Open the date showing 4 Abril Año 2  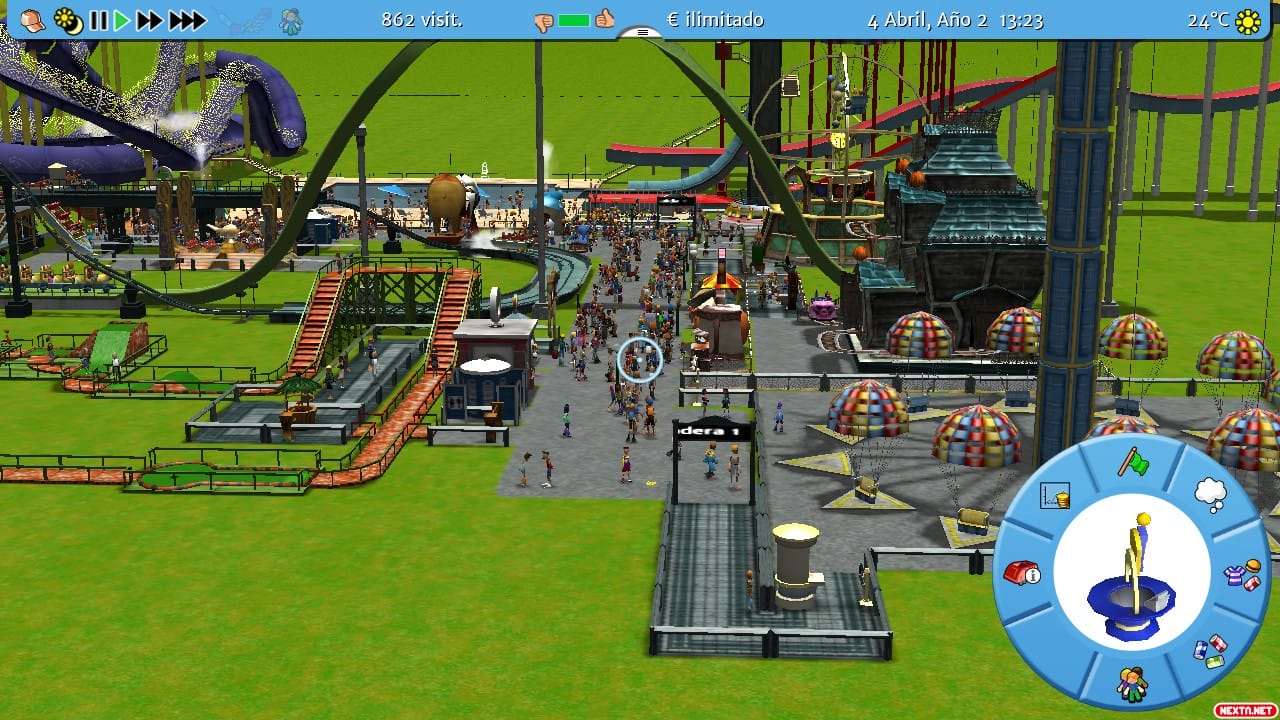click(x=925, y=18)
